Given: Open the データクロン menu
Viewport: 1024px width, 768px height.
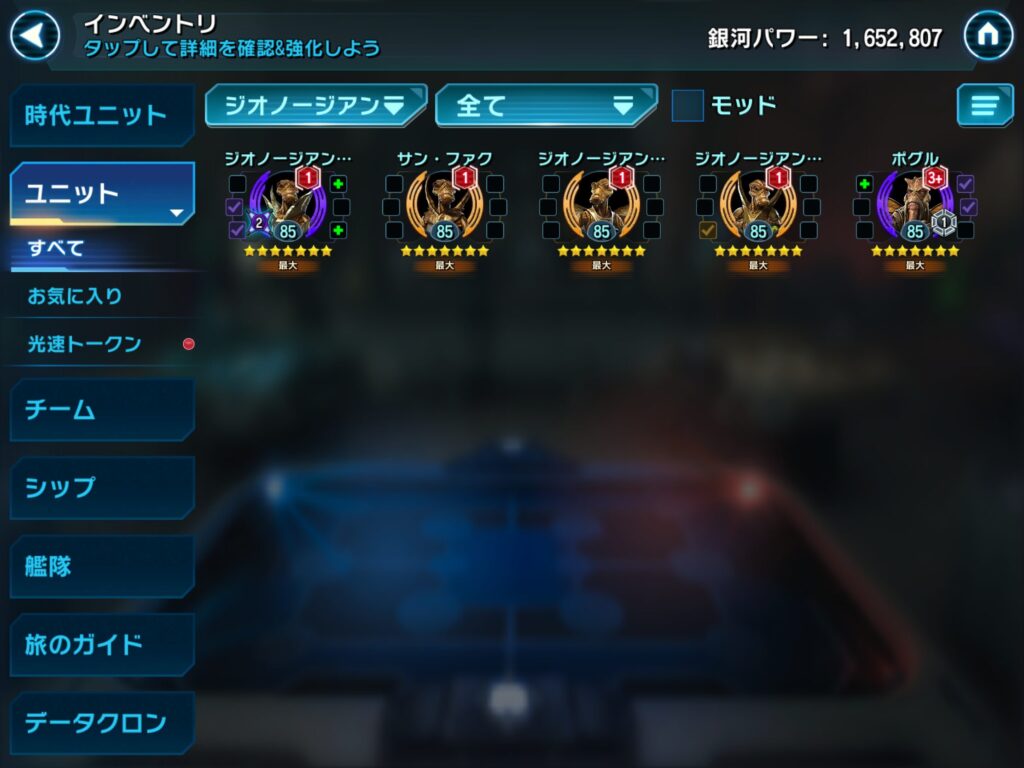Looking at the screenshot, I should click(x=101, y=722).
